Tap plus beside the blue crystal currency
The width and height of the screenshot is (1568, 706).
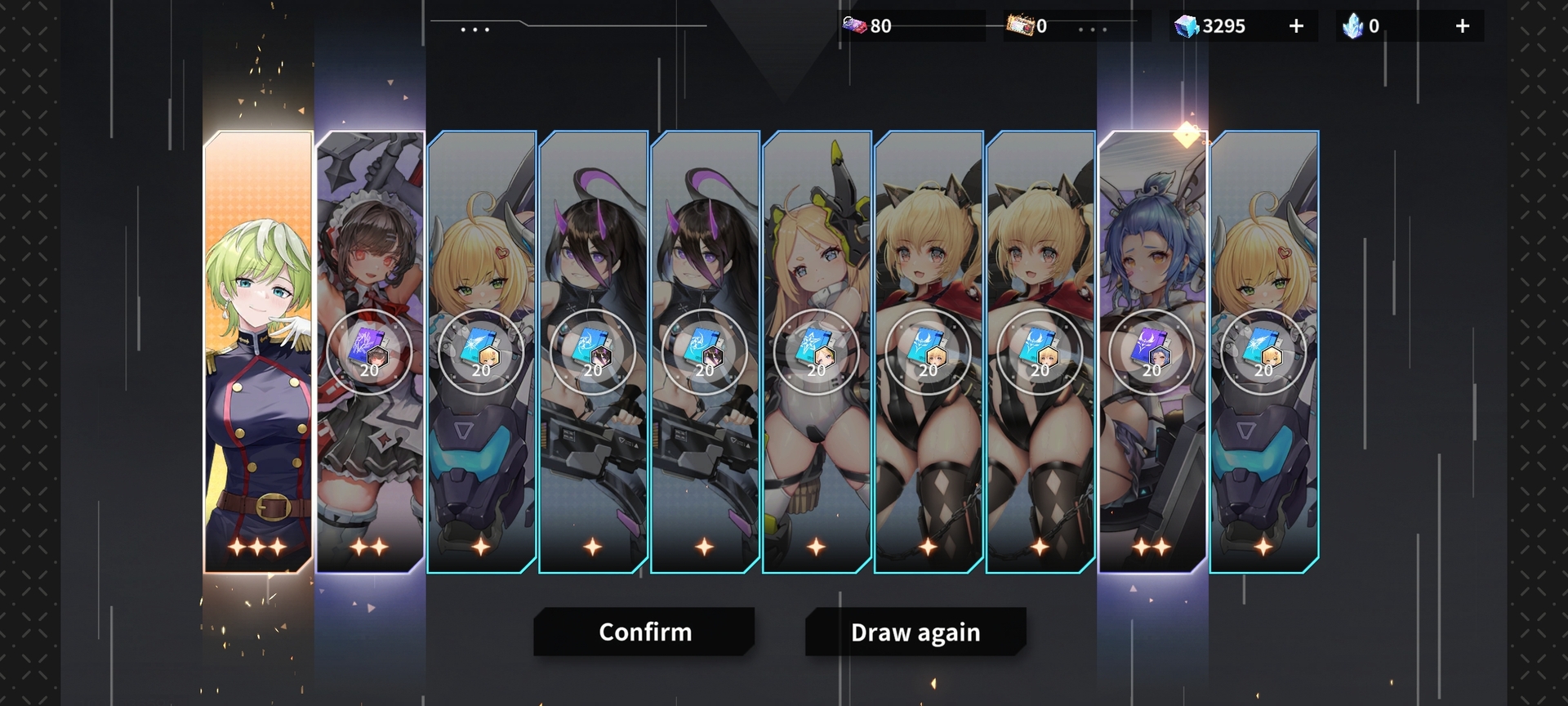[x=1462, y=26]
